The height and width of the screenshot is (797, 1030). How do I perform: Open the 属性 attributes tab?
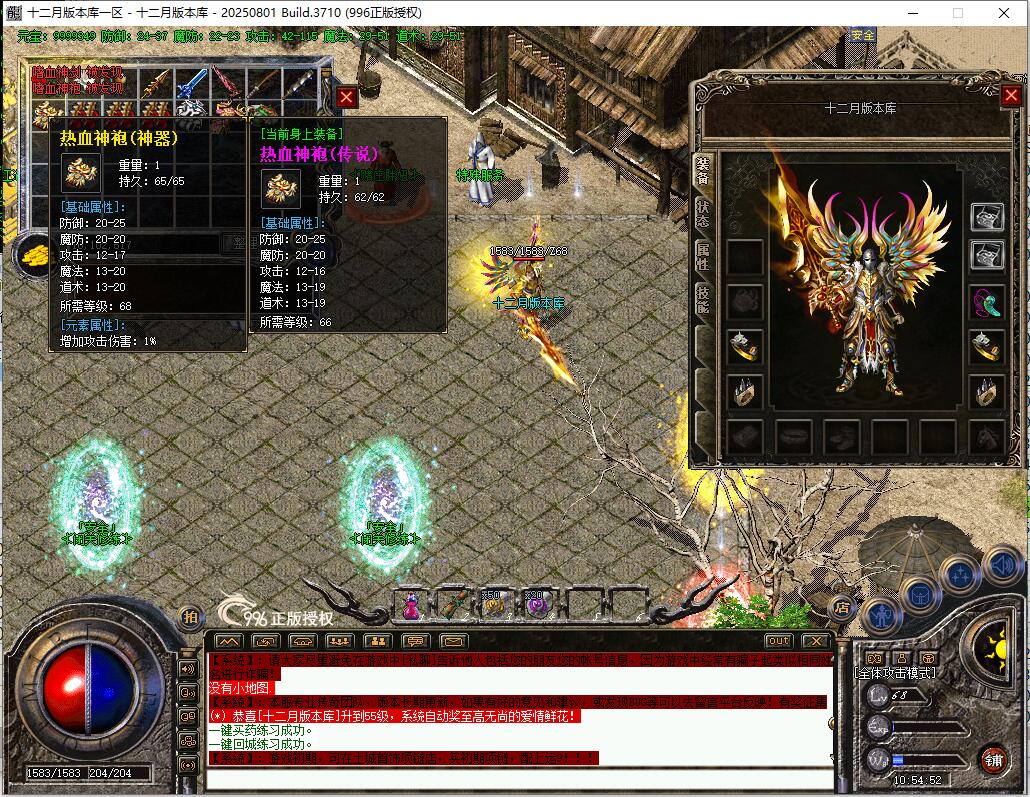703,254
